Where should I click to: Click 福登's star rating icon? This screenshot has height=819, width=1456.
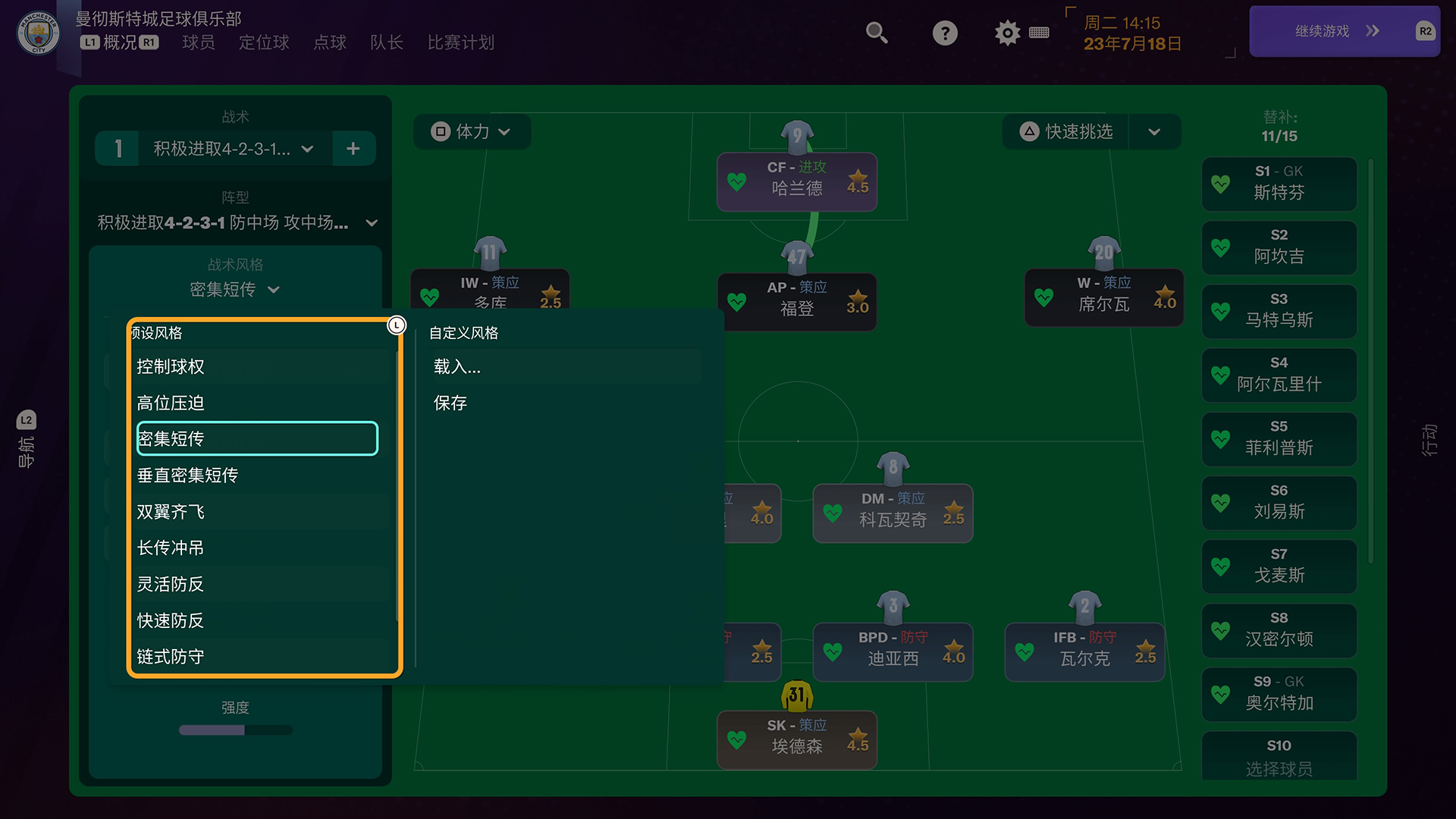tap(856, 297)
